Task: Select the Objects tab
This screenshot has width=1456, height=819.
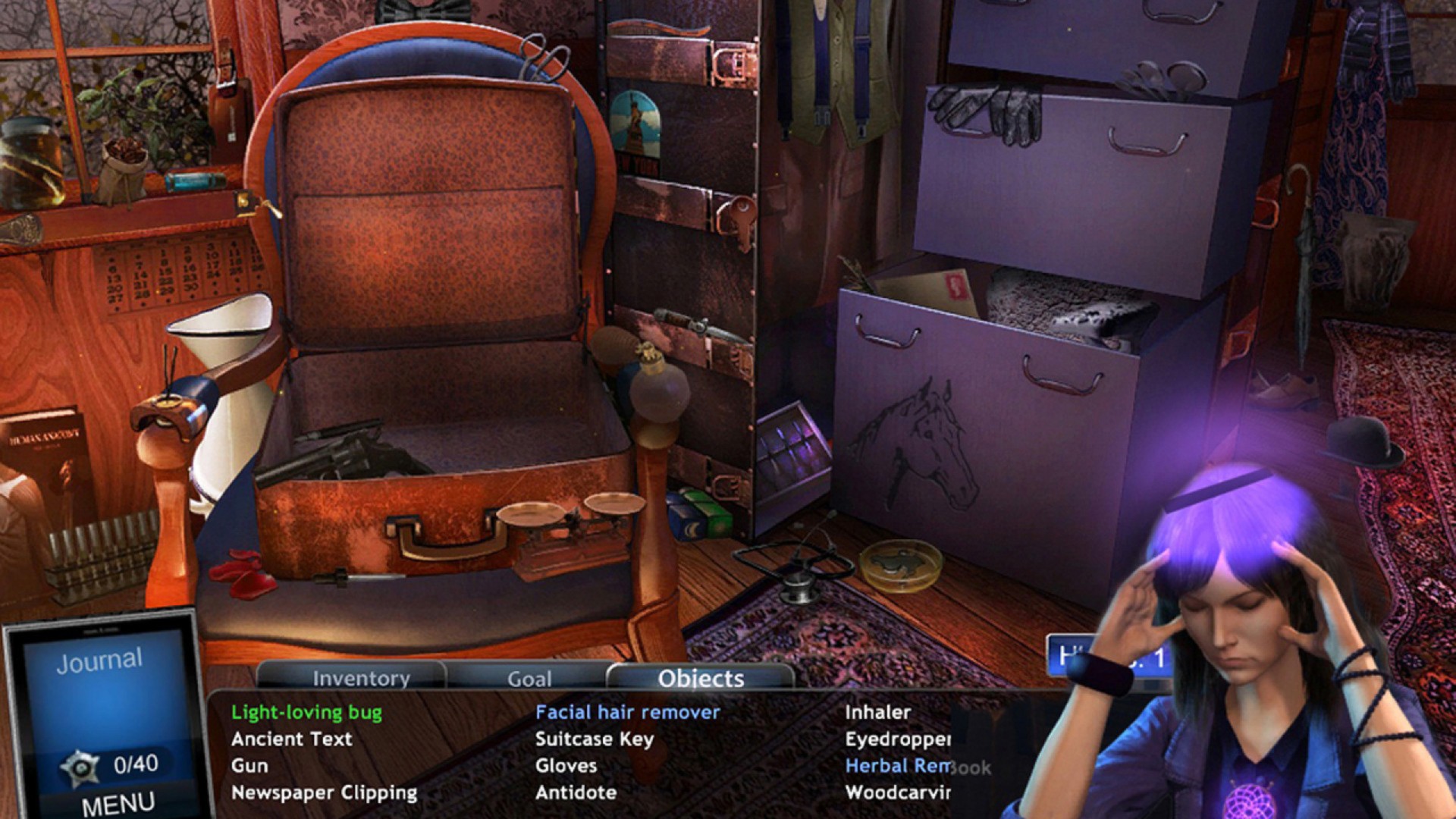Action: click(701, 678)
